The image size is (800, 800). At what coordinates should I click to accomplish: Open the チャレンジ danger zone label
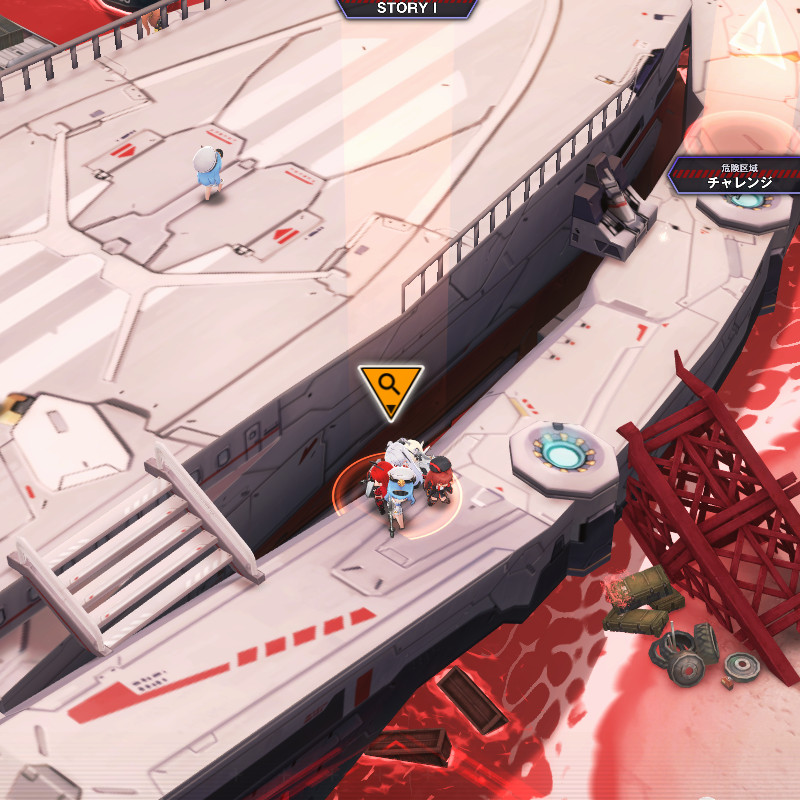click(738, 176)
